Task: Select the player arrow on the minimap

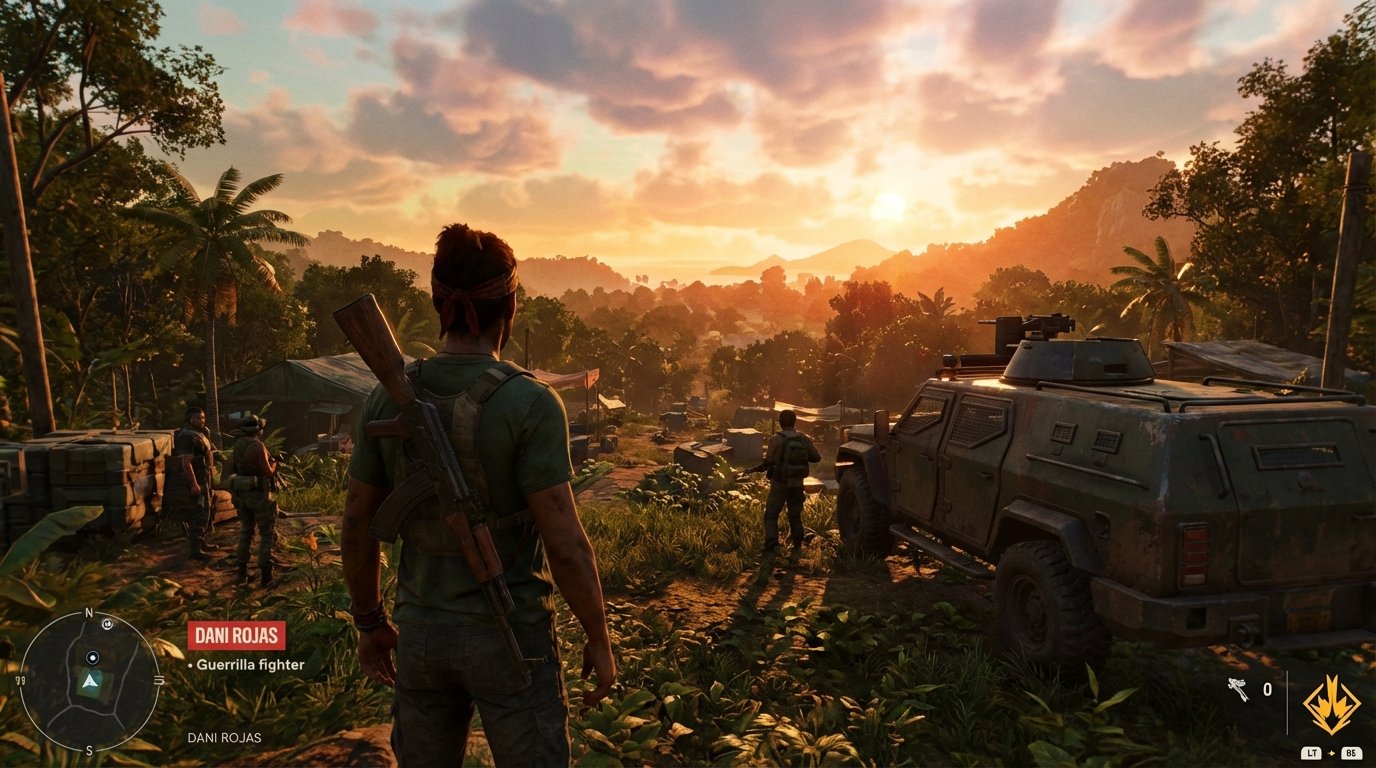Action: [x=90, y=683]
